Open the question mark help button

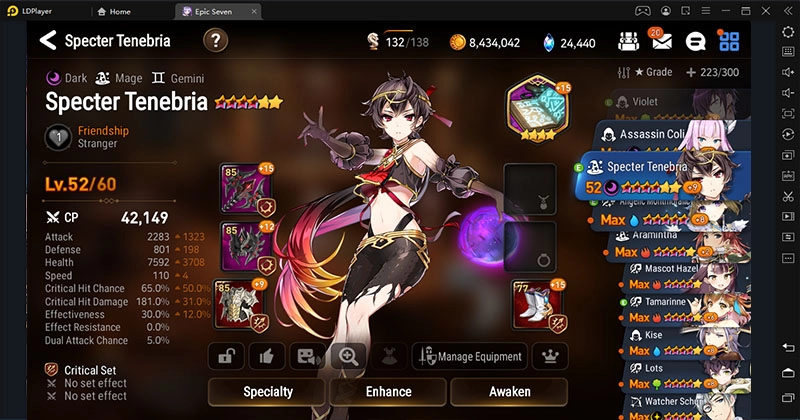click(215, 41)
